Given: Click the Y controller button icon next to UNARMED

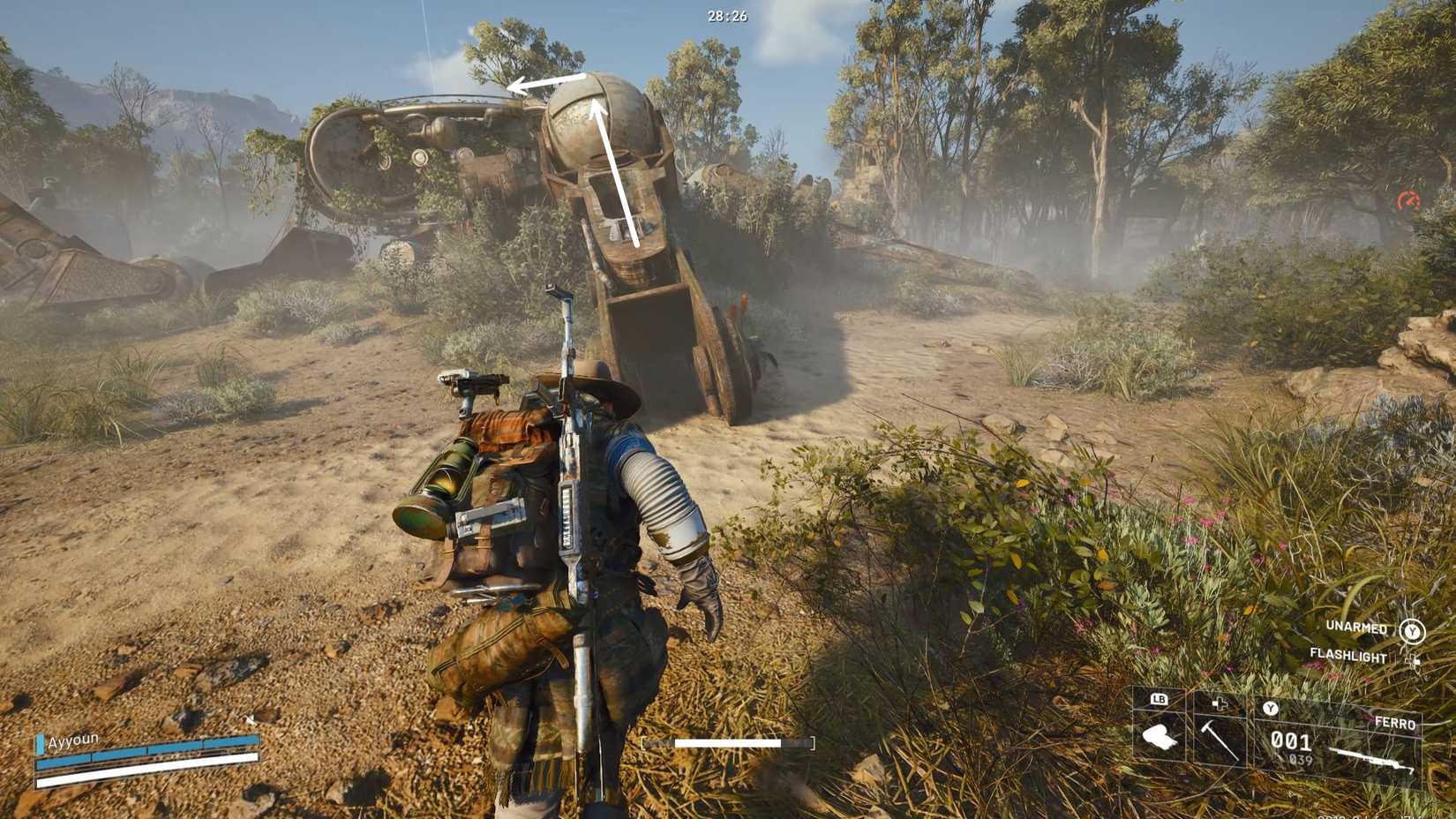Looking at the screenshot, I should point(1414,630).
